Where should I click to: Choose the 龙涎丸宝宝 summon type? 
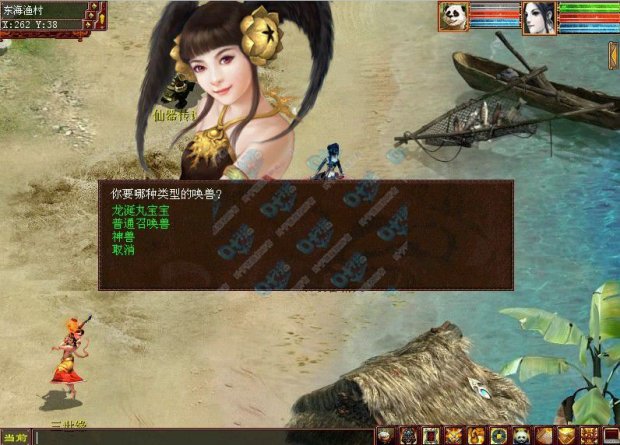[140, 213]
